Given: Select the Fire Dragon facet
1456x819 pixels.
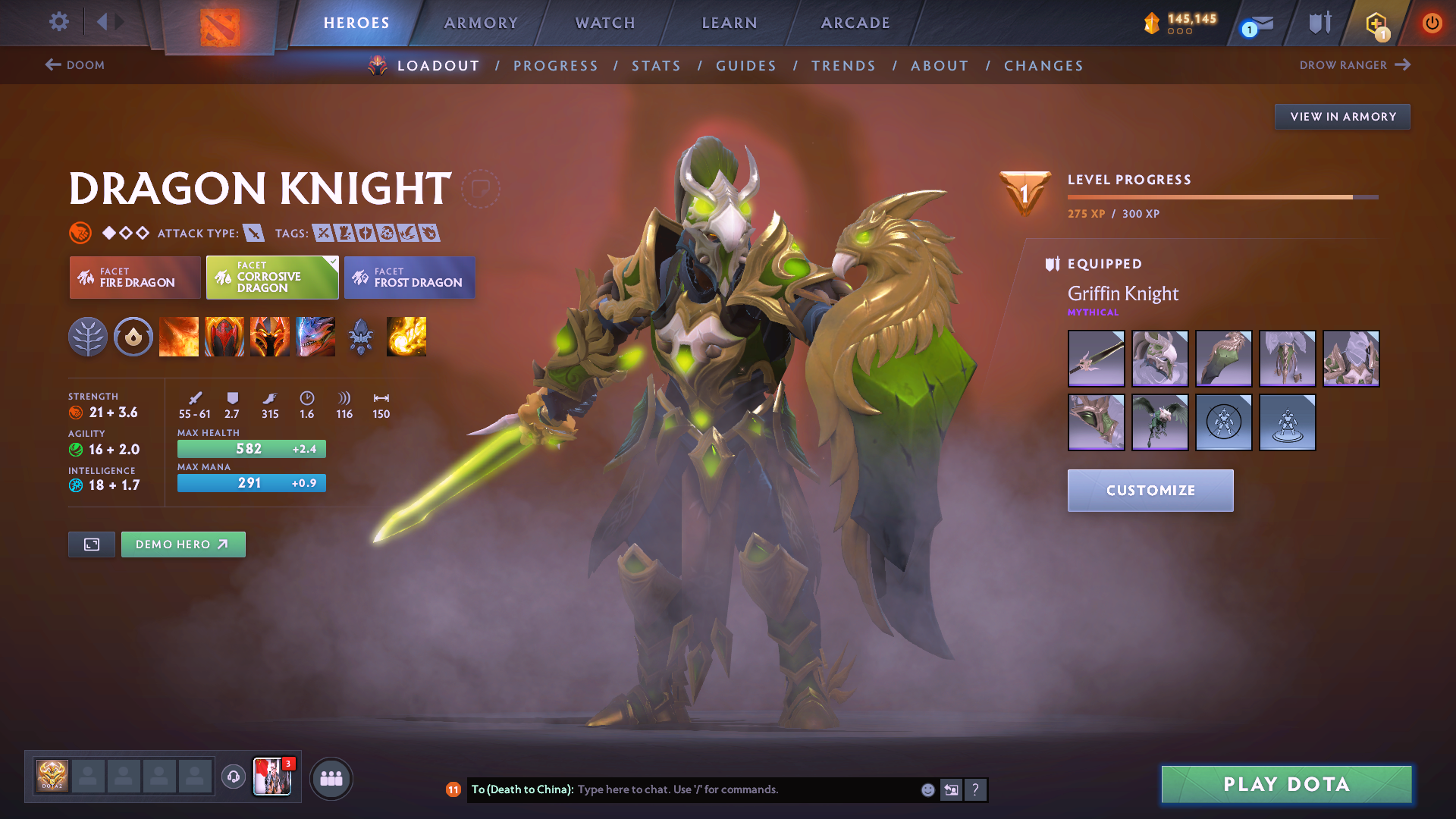Looking at the screenshot, I should coord(134,278).
